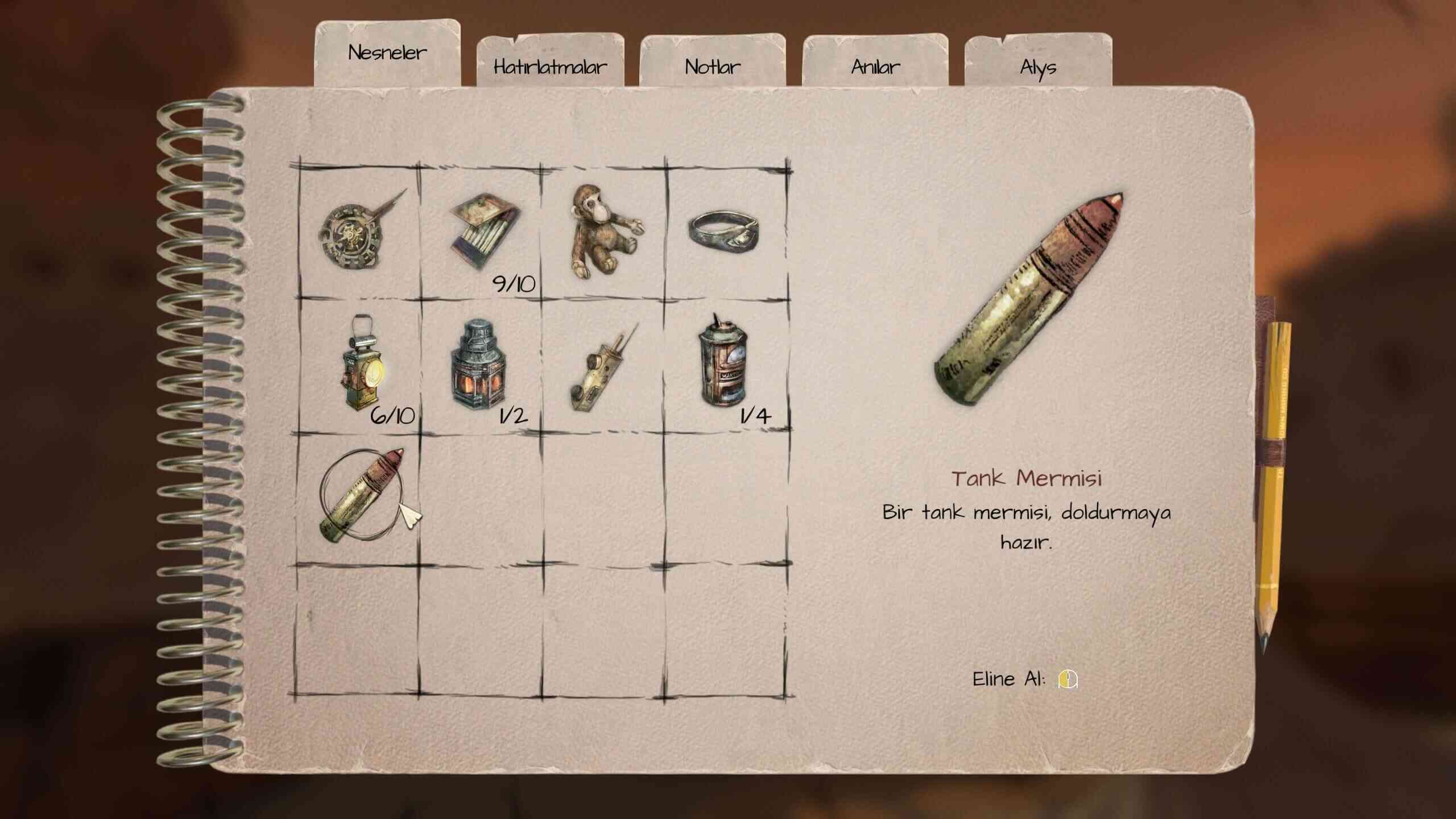Select the Tank Mermisi shell slot
Image resolution: width=1456 pixels, height=819 pixels.
point(361,495)
